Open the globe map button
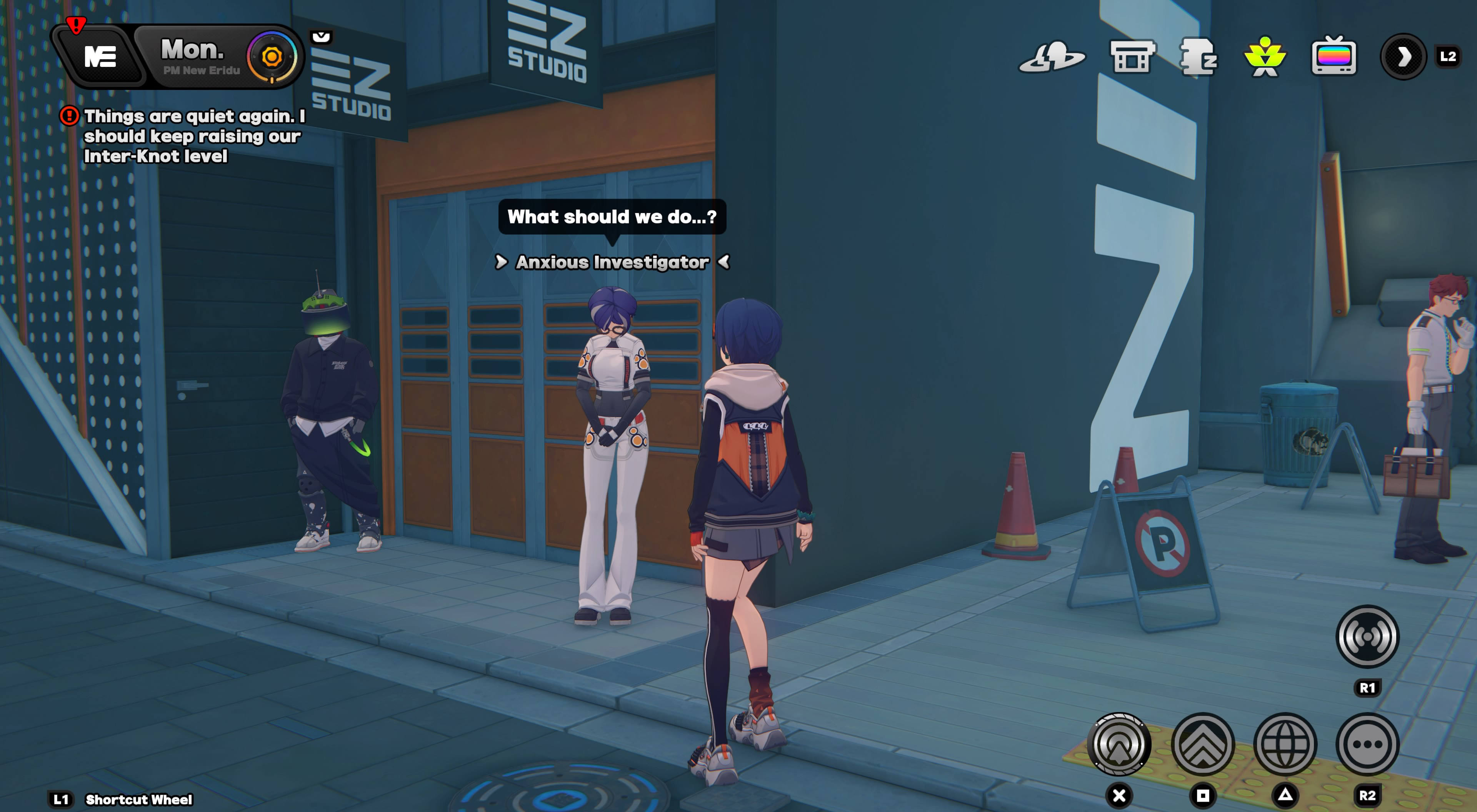1477x812 pixels. point(1285,744)
